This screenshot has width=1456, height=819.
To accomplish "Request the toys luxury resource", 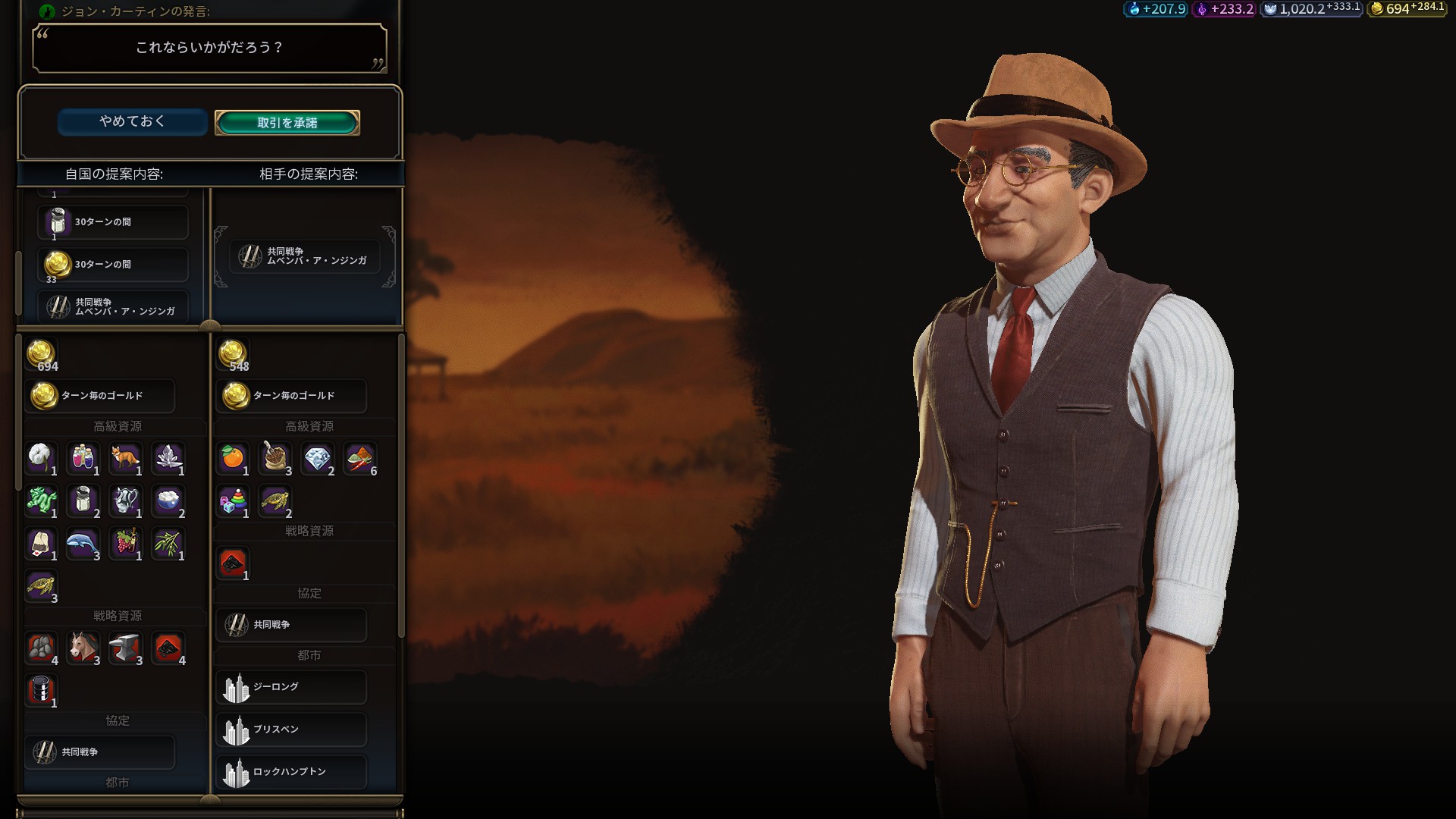I will coord(233,500).
